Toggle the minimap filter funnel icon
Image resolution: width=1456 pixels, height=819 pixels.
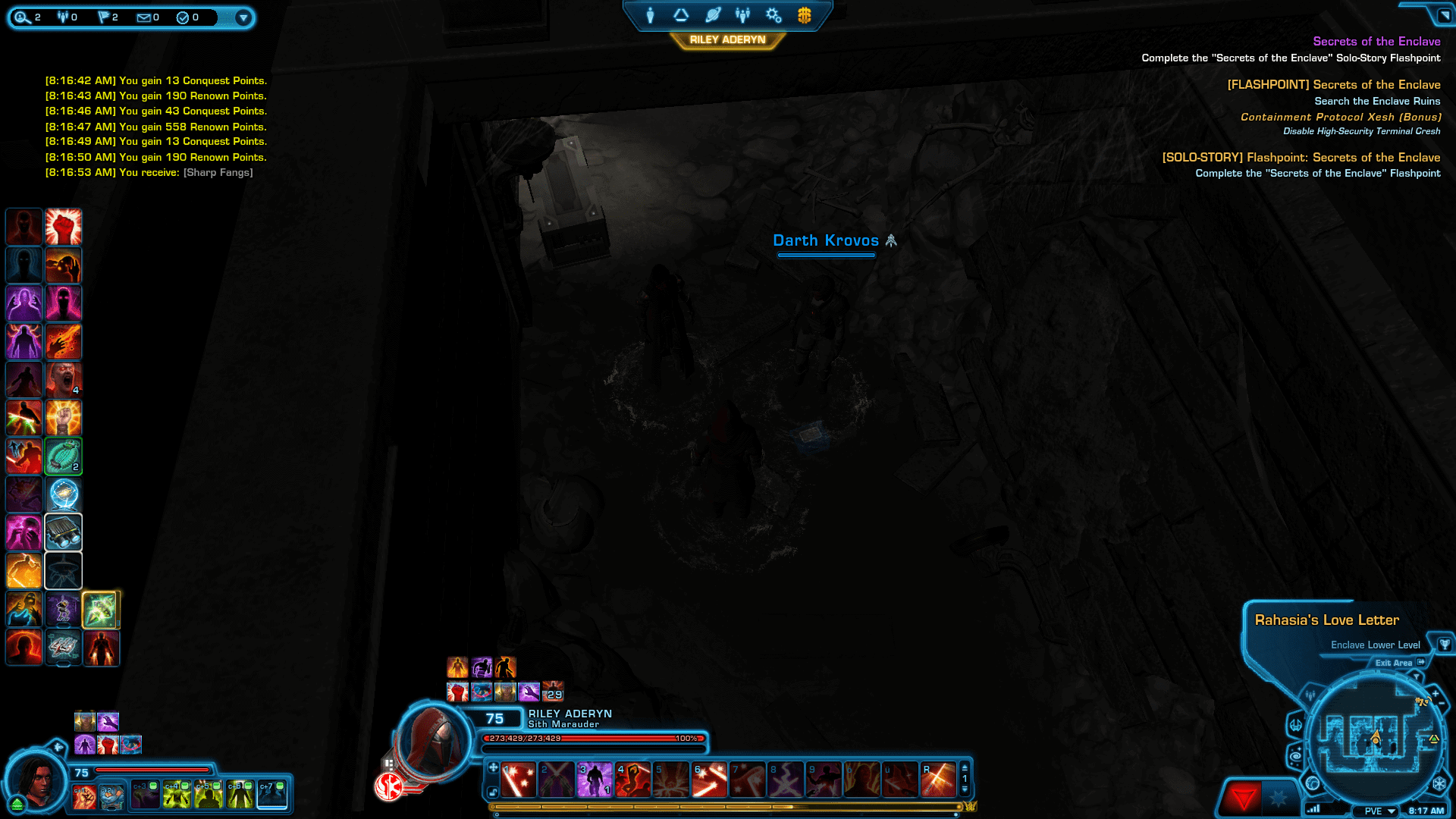[x=1416, y=676]
